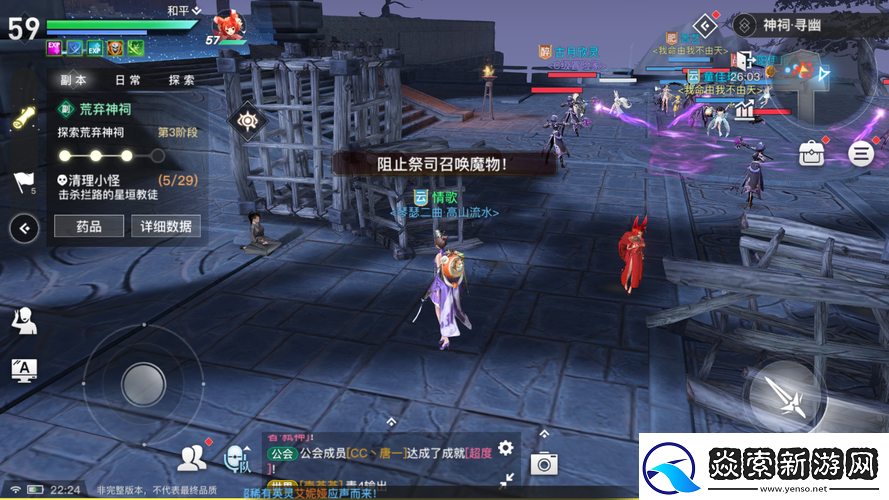Viewport: 889px width, 500px height.
Task: Open the three-line main menu button
Action: tap(861, 153)
